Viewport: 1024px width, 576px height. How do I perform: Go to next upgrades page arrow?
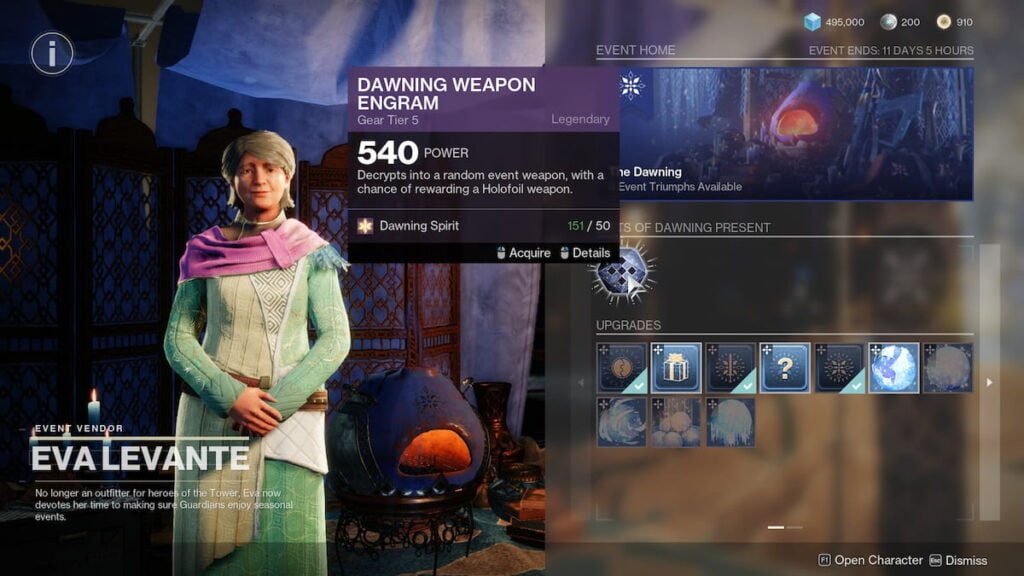[x=989, y=382]
